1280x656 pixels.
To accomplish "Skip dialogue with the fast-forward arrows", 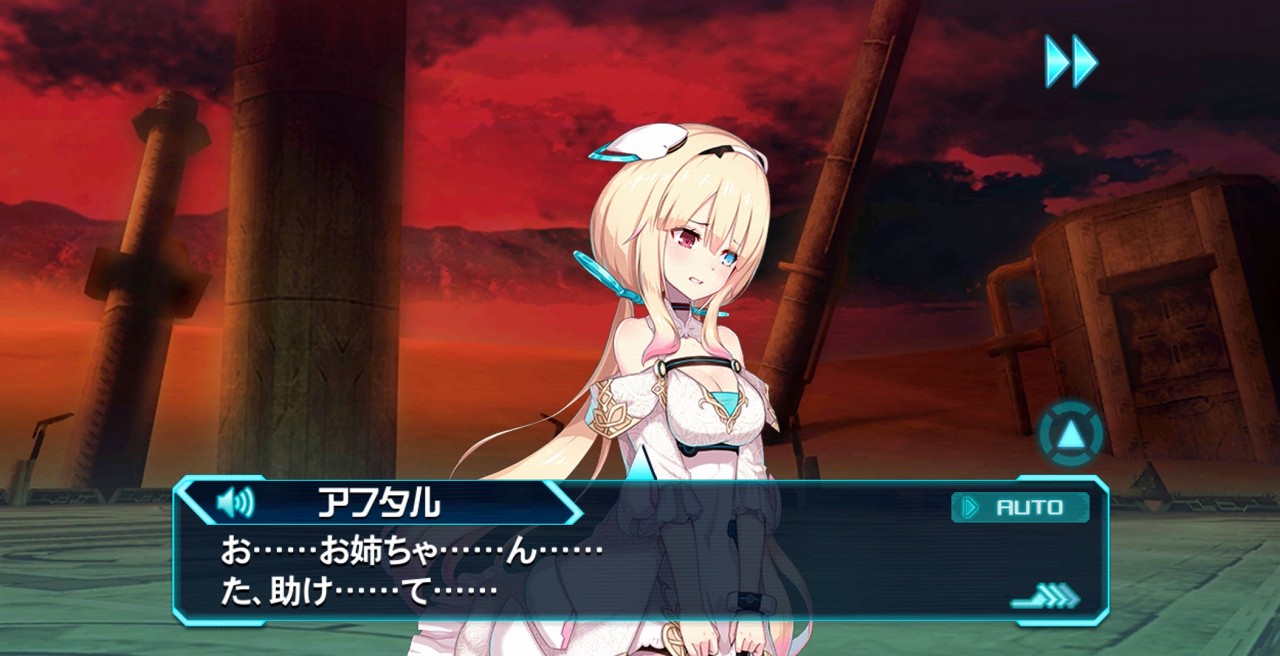I will pos(1071,61).
